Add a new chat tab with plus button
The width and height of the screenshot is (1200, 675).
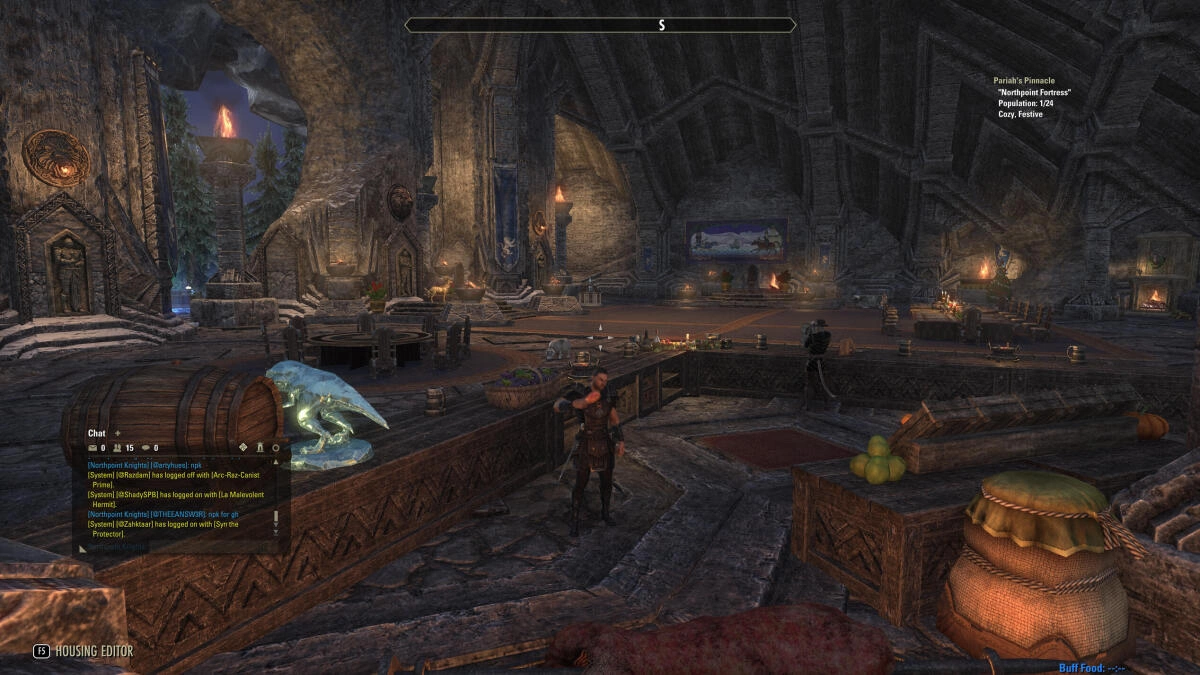pos(117,433)
